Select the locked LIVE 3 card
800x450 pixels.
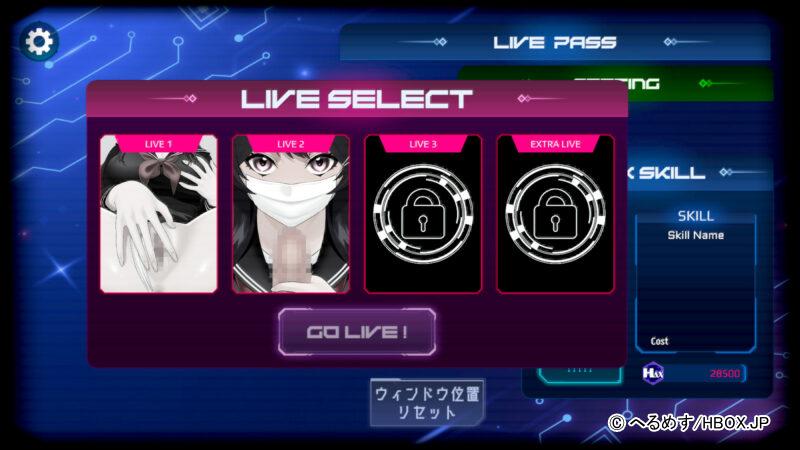423,213
